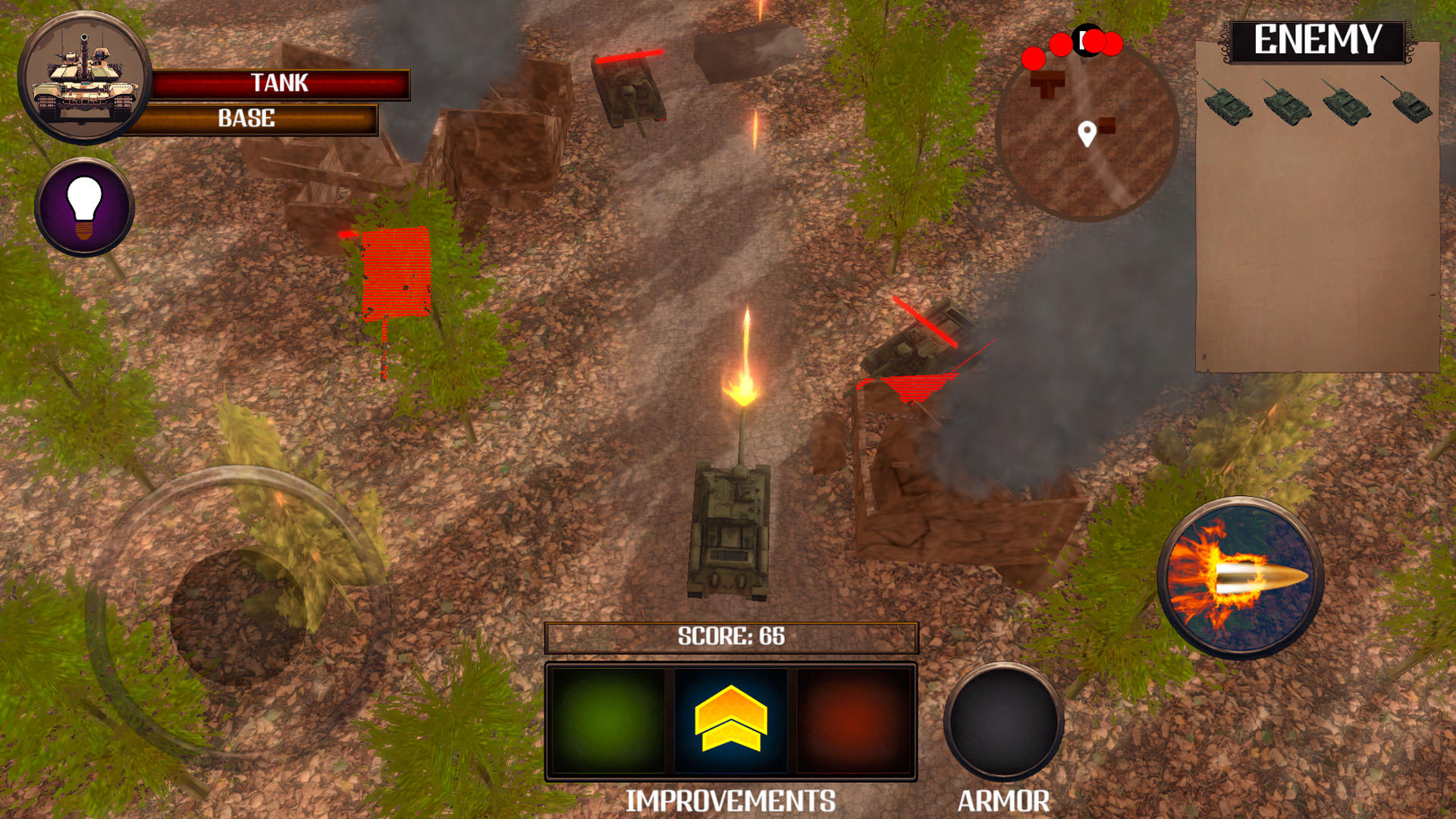Click the TANK health bar
The width and height of the screenshot is (1456, 819).
tap(281, 83)
